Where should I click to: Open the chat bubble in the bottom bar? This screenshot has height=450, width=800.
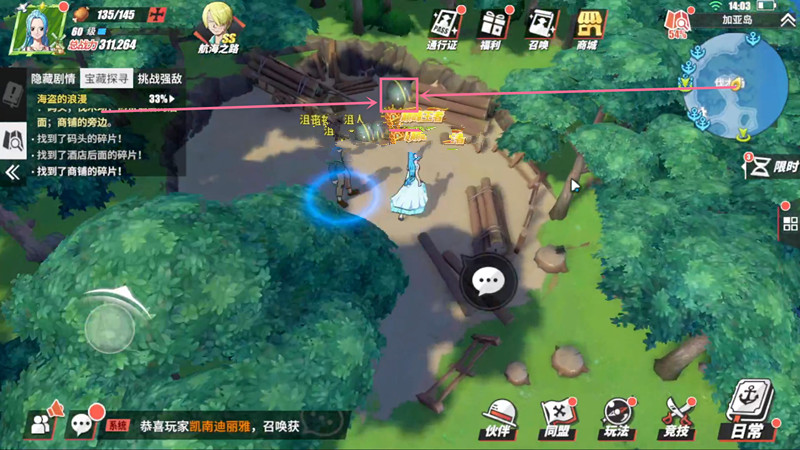[81, 424]
